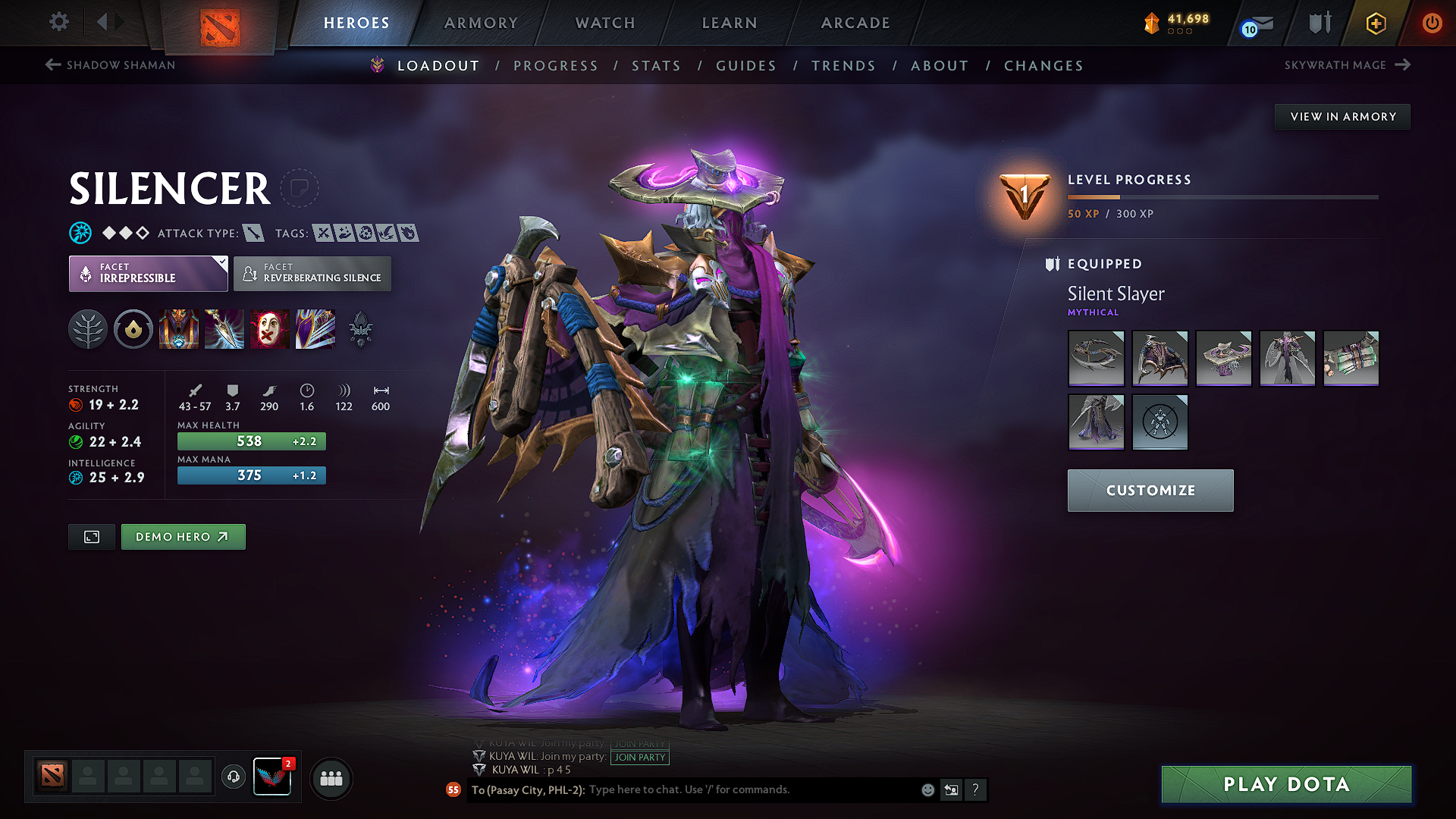
Task: Select the Global Silence mask ability icon
Action: [x=269, y=329]
